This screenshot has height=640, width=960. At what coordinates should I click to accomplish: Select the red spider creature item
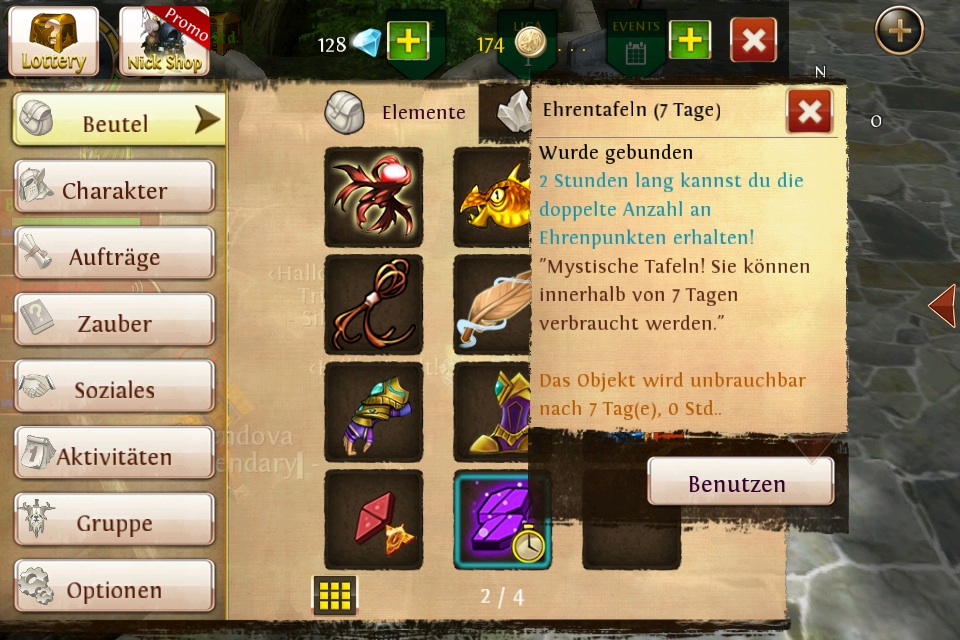(373, 197)
